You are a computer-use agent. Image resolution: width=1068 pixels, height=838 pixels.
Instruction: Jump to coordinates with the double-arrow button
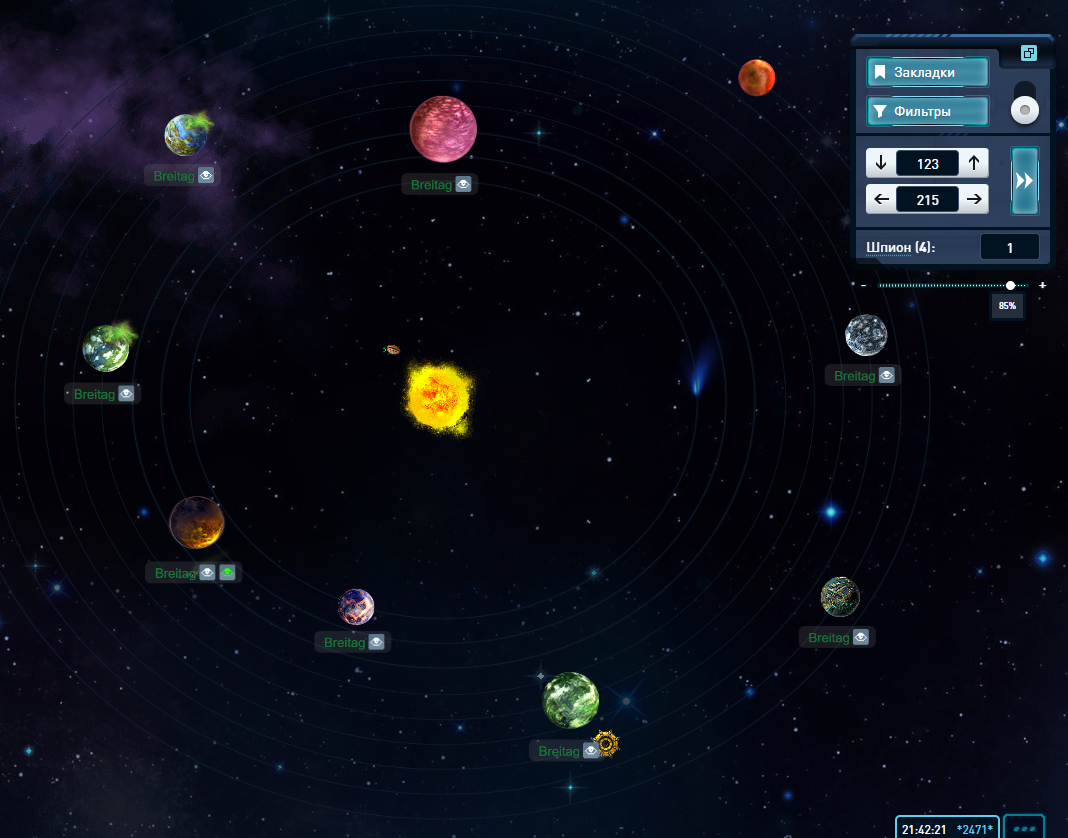click(1025, 180)
